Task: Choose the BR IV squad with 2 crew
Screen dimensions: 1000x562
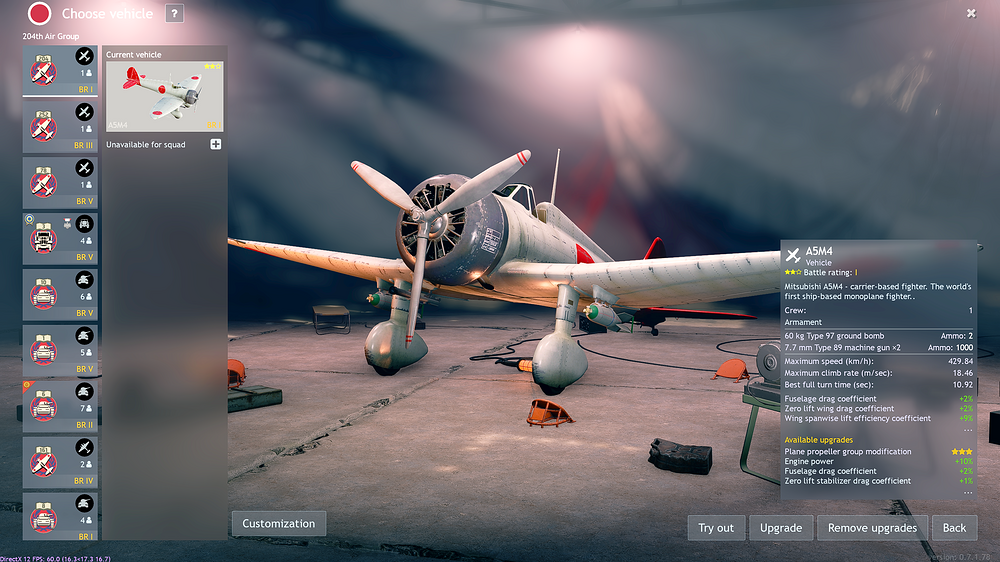Action: point(60,462)
